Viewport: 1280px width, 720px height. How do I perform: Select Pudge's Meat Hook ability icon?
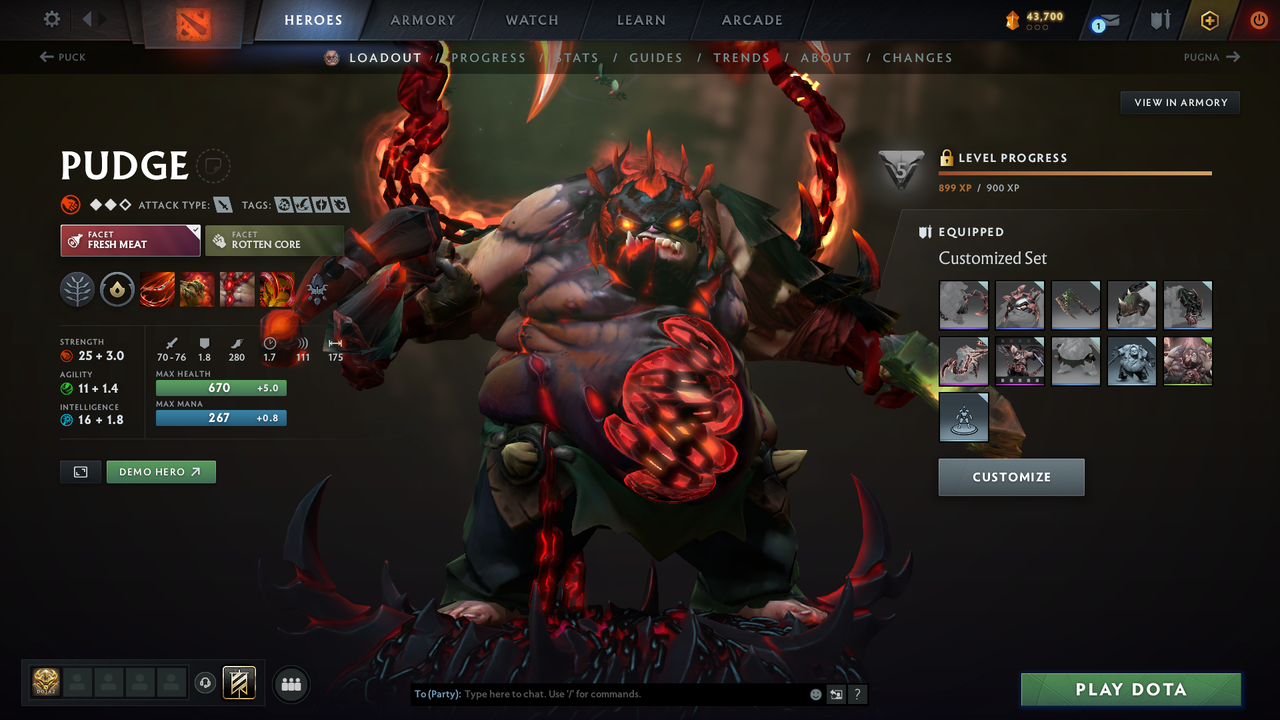tap(157, 289)
